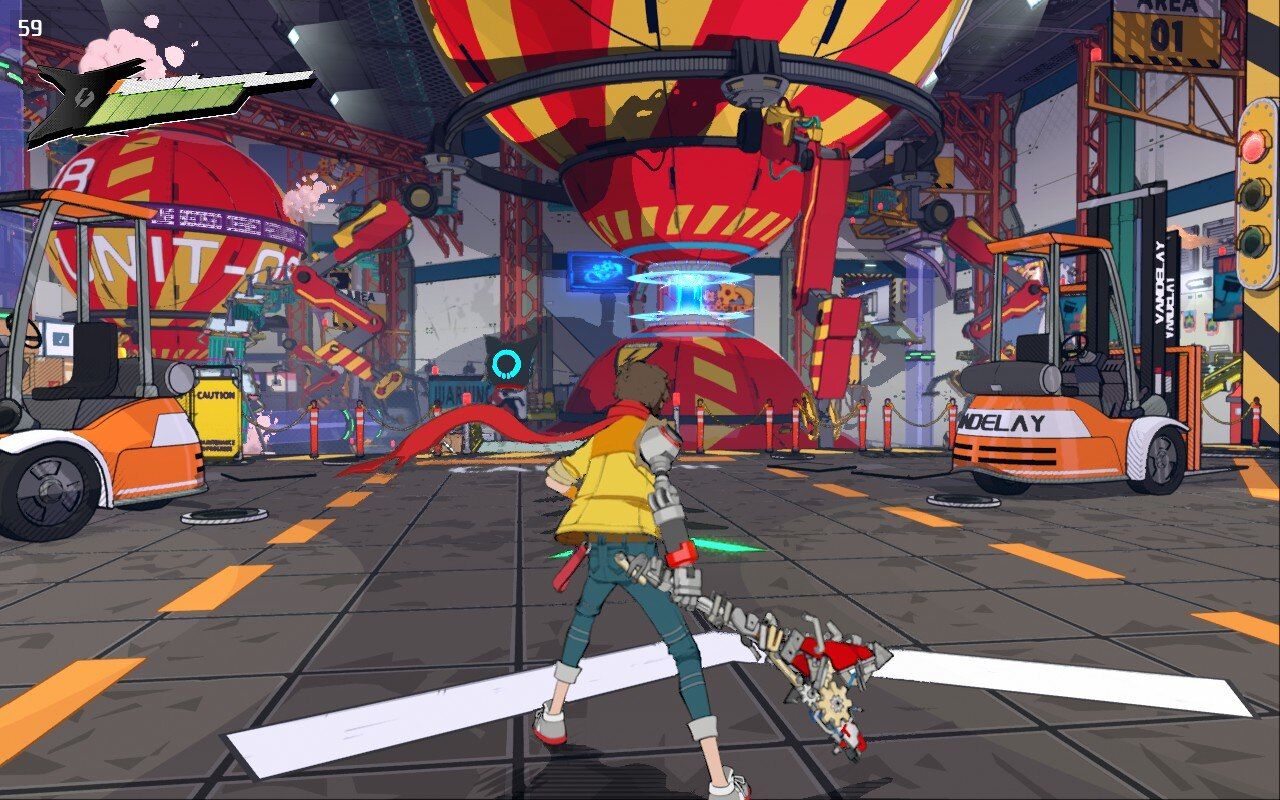Toggle the bottom green signal light
The width and height of the screenshot is (1280, 800).
tap(1251, 240)
